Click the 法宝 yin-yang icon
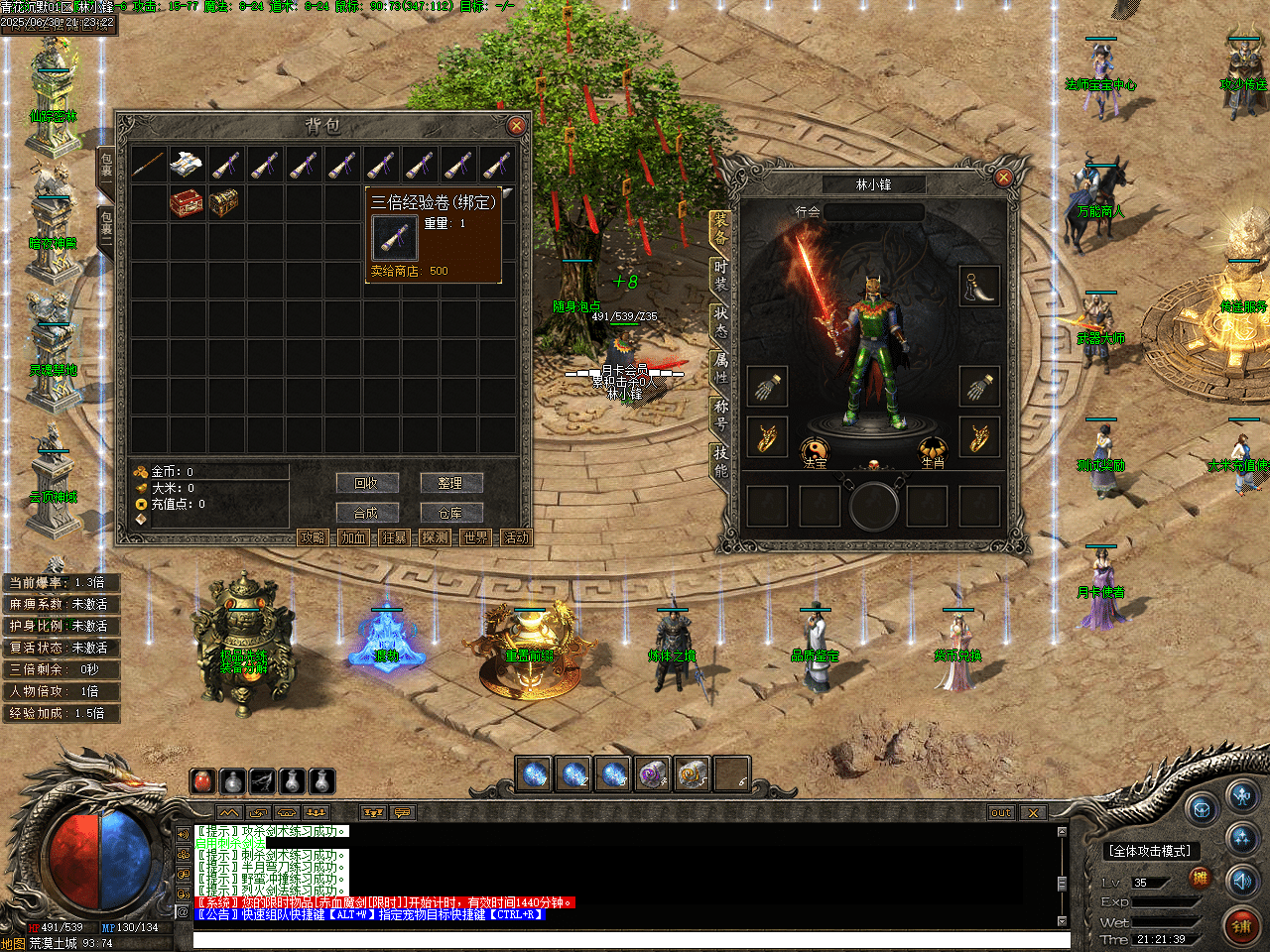 pyautogui.click(x=815, y=451)
